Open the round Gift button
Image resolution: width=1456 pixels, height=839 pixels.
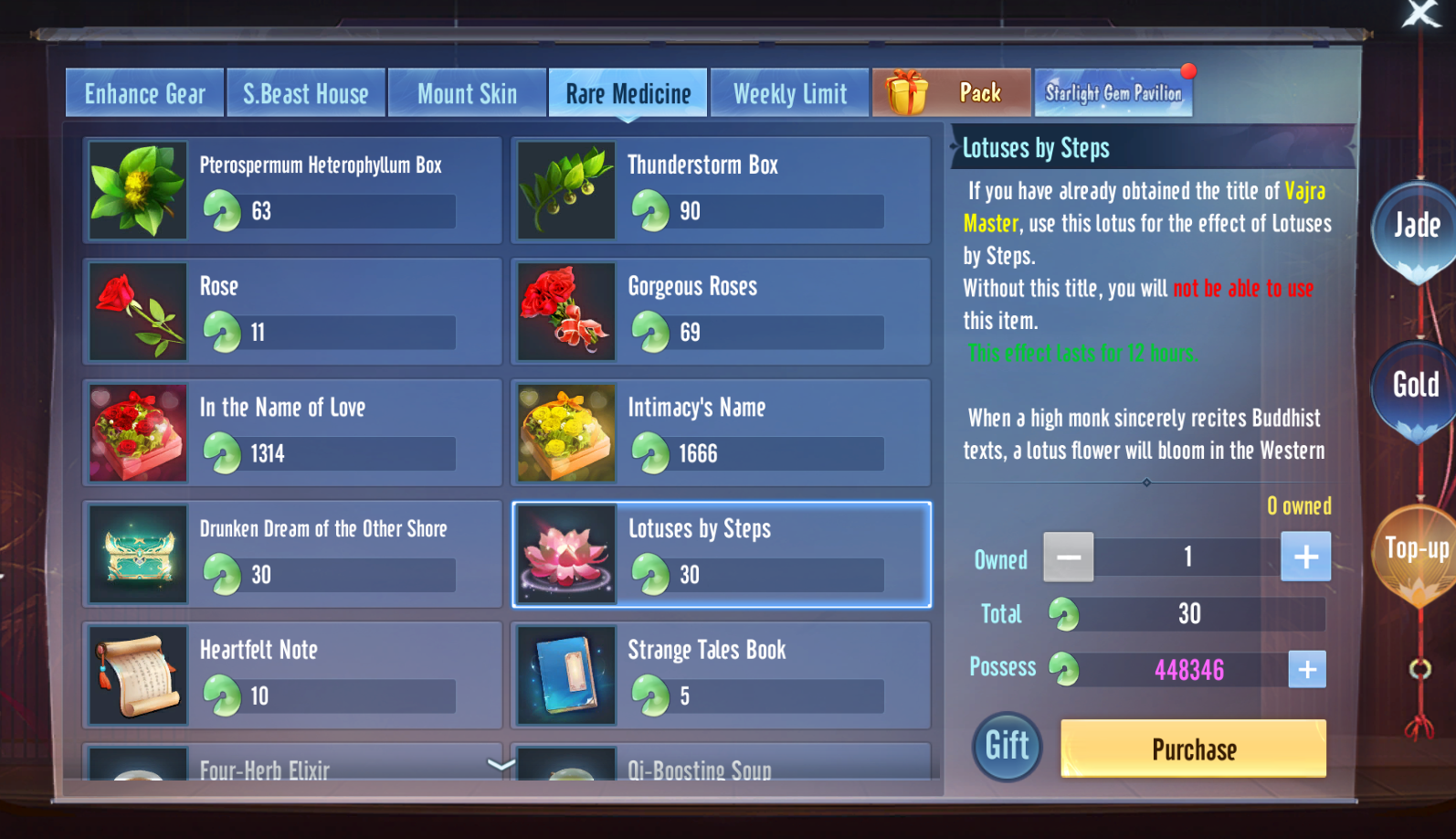click(x=1007, y=747)
